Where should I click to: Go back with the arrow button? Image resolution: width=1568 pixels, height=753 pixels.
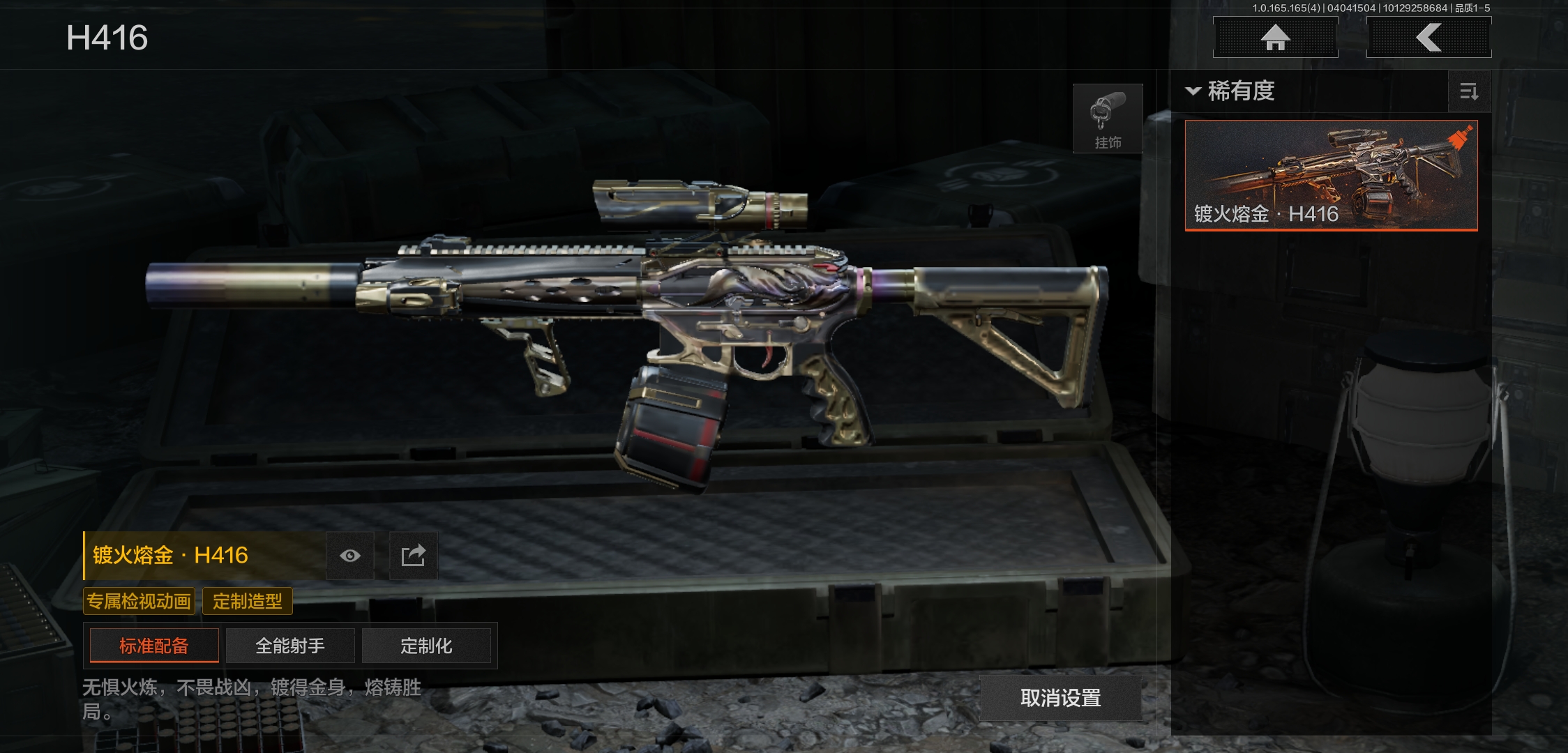click(1428, 38)
